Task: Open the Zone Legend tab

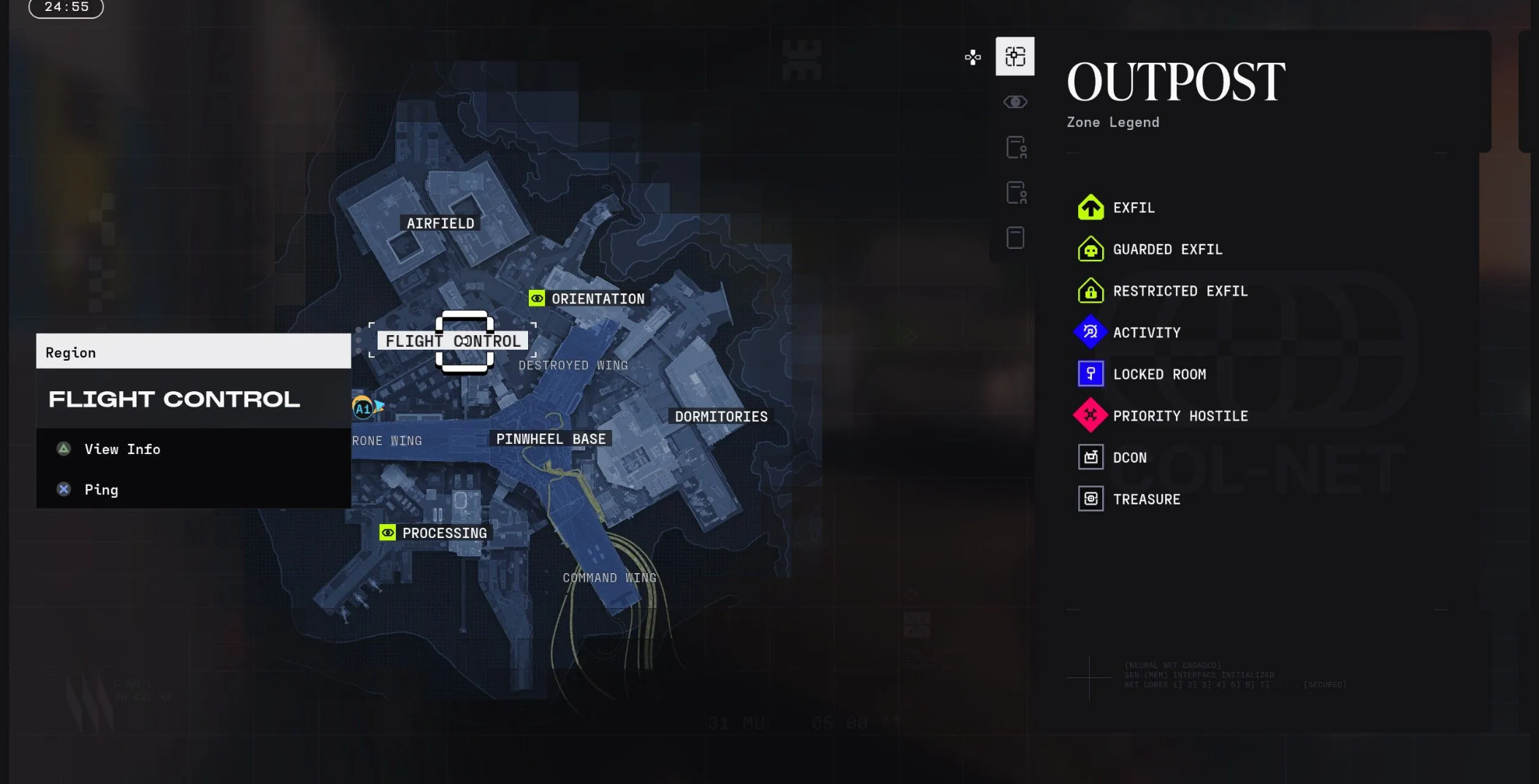Action: pos(1015,56)
